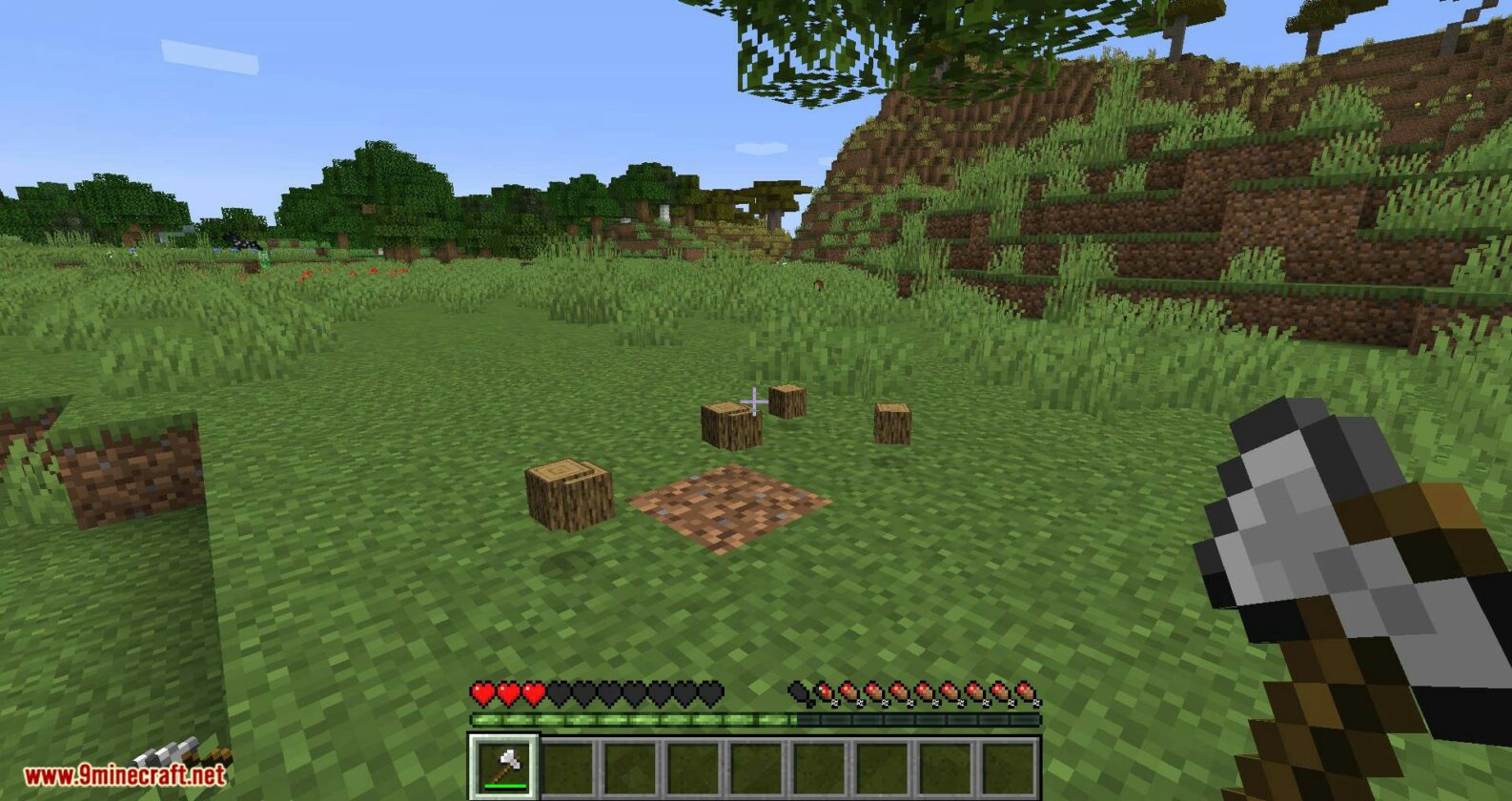The width and height of the screenshot is (1512, 801).
Task: Click the first darkened empty heart icon
Action: point(560,691)
